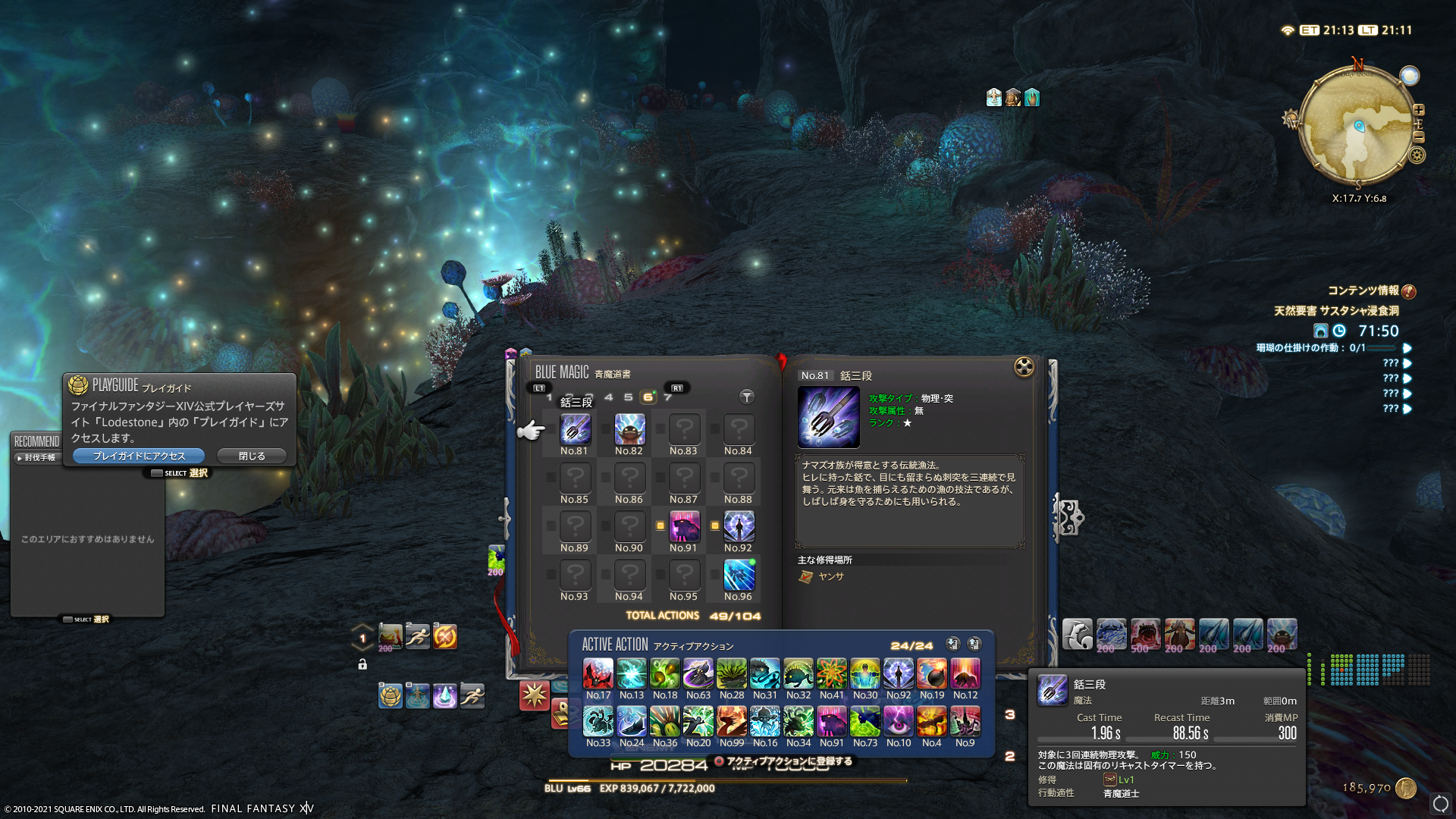Toggle the hotbar lock padlock icon
The width and height of the screenshot is (1456, 819).
[362, 664]
